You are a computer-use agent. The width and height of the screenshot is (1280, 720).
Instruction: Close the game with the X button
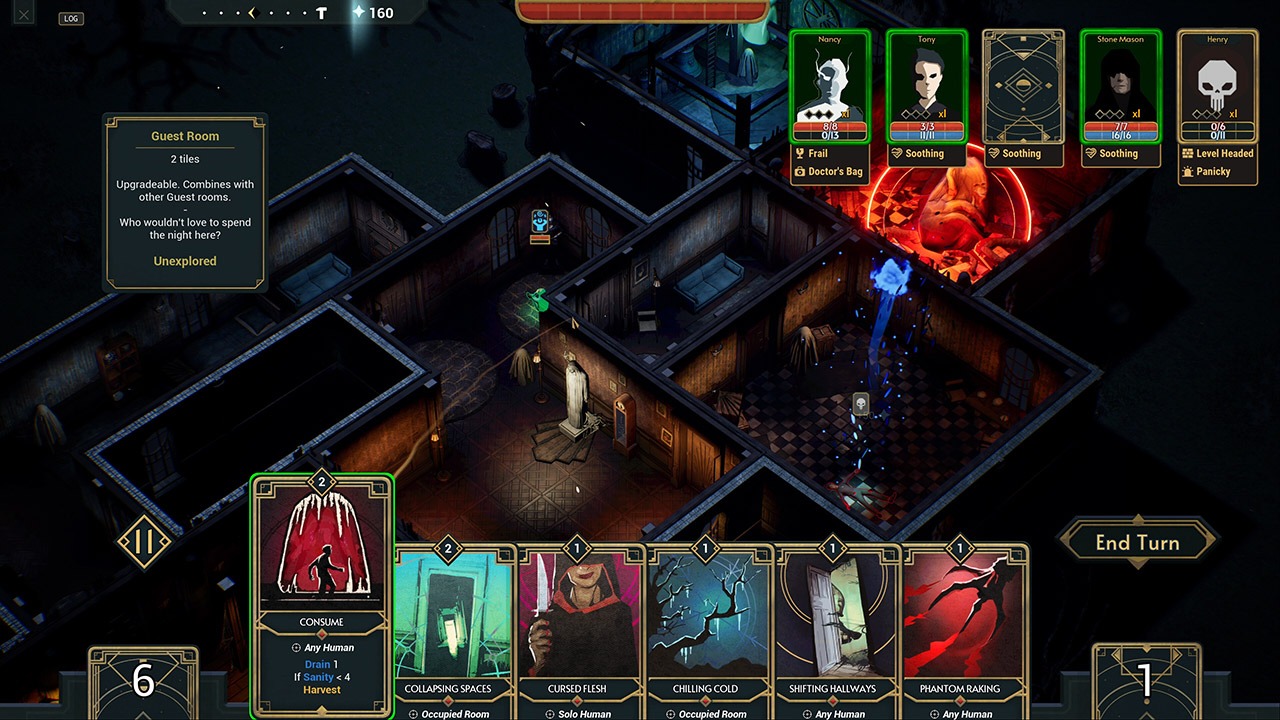click(x=24, y=14)
